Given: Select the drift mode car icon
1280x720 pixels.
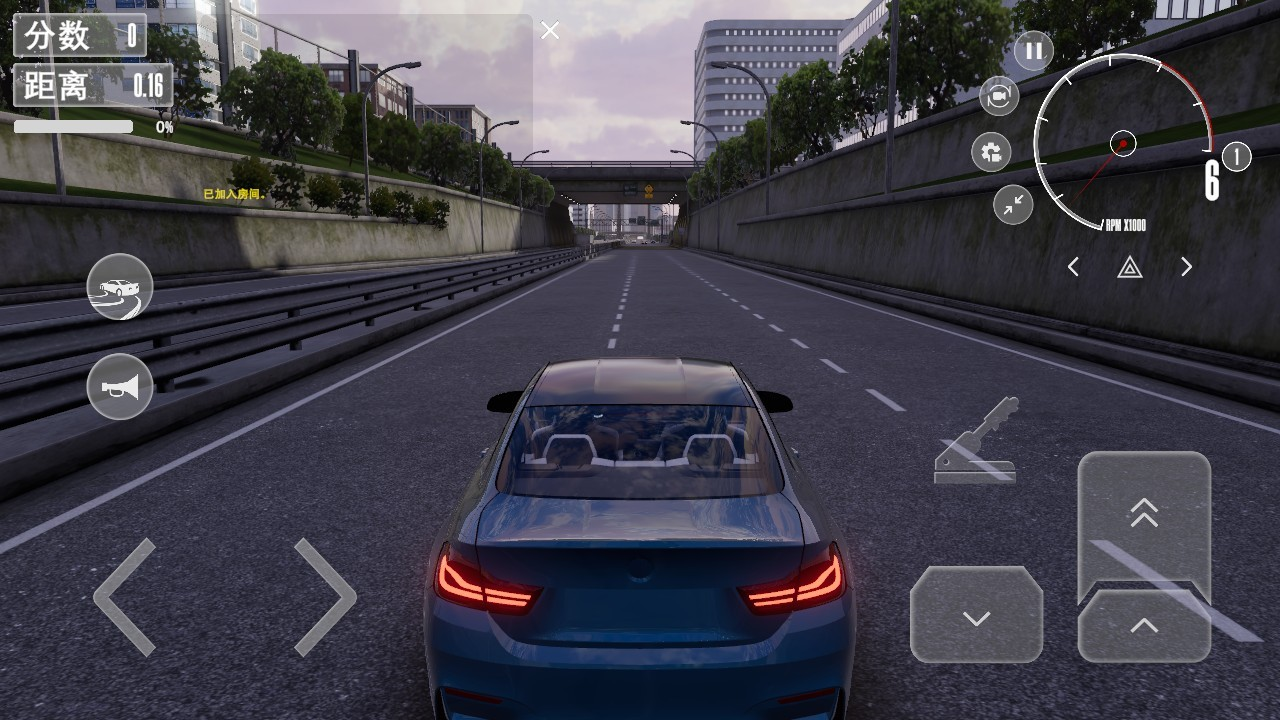Looking at the screenshot, I should (119, 287).
